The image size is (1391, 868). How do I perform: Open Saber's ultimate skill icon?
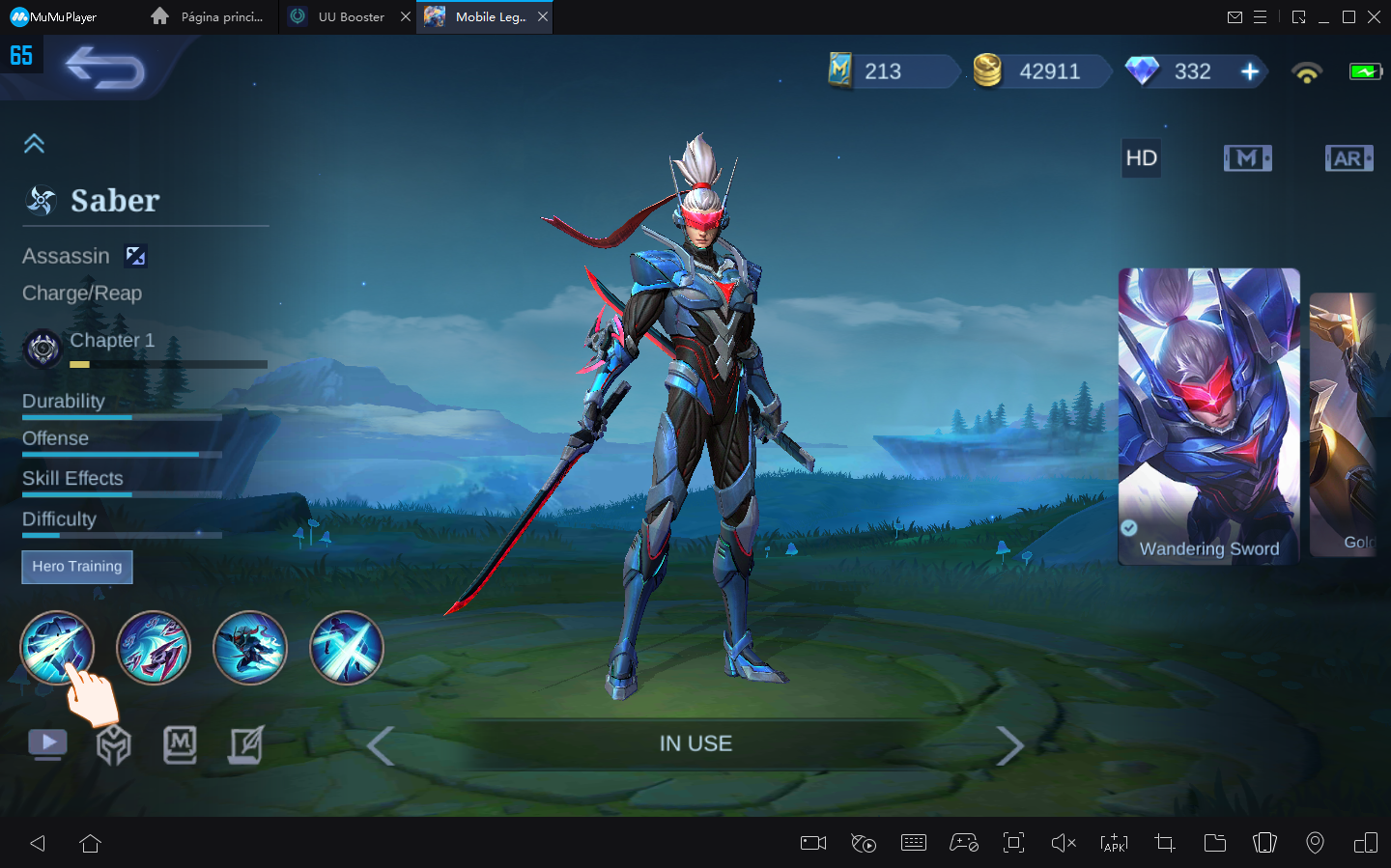tap(347, 649)
